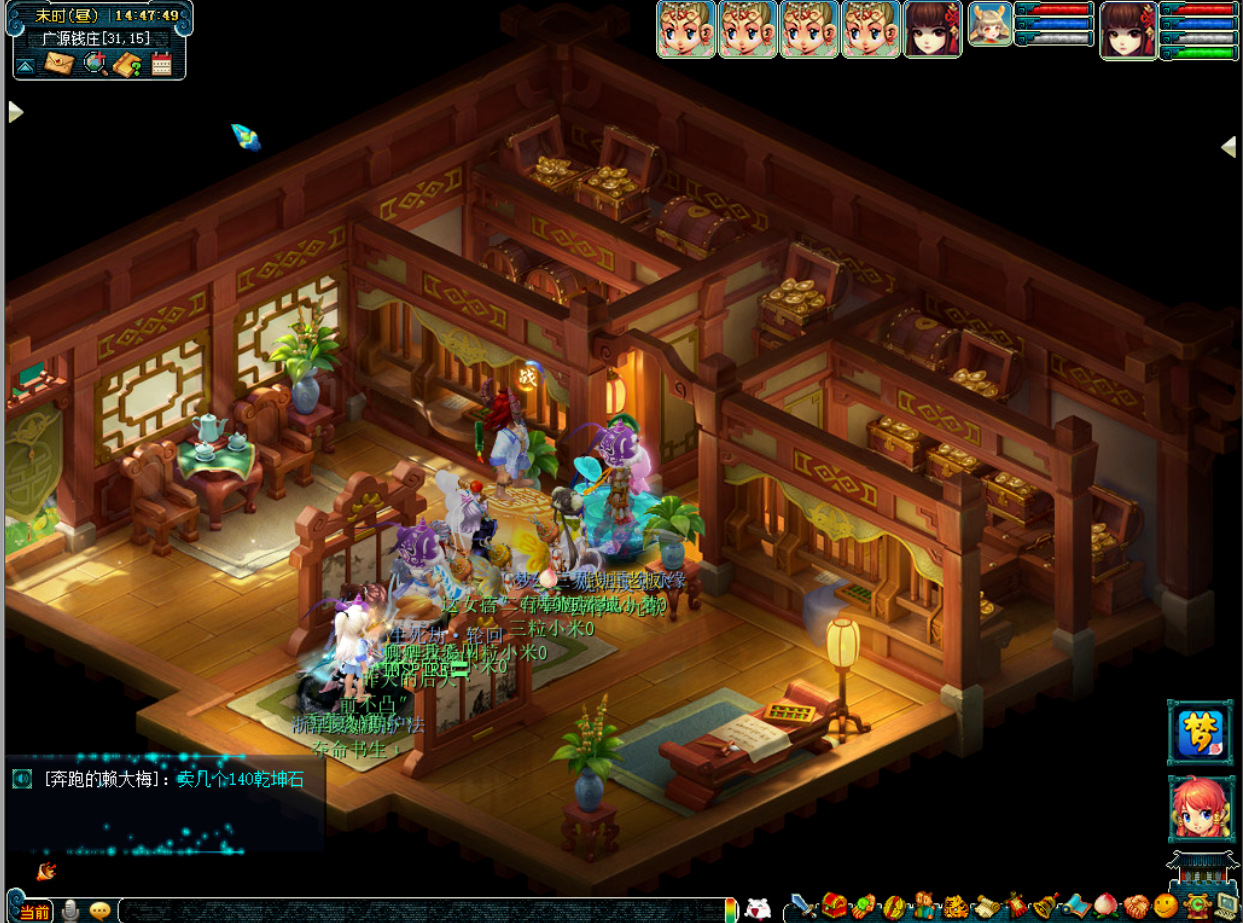Toggle the microphone voice chat button
This screenshot has height=923, width=1243.
coord(71,911)
